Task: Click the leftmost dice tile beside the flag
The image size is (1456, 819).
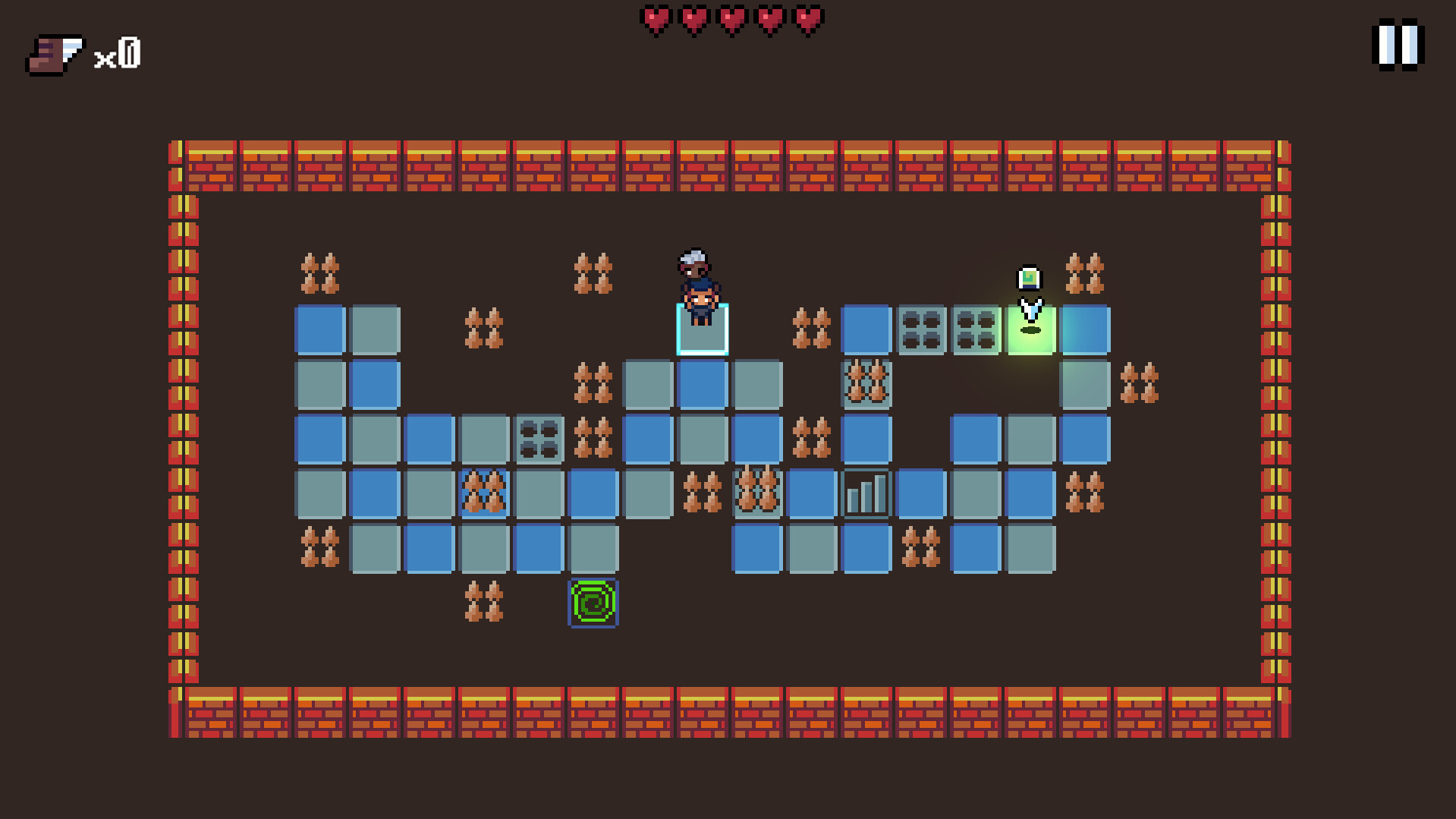Action: click(920, 329)
